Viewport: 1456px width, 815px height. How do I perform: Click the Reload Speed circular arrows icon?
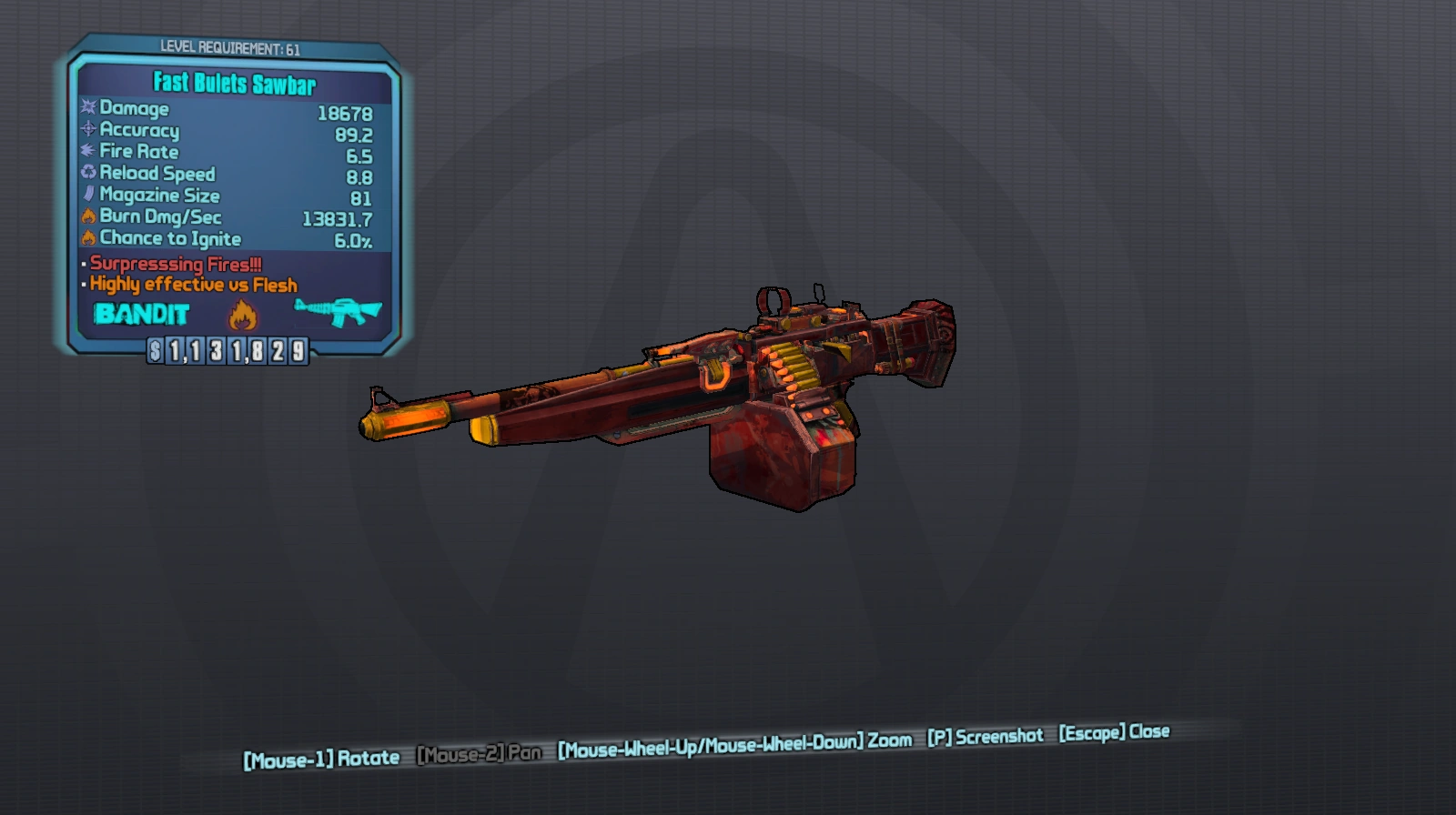[x=86, y=174]
